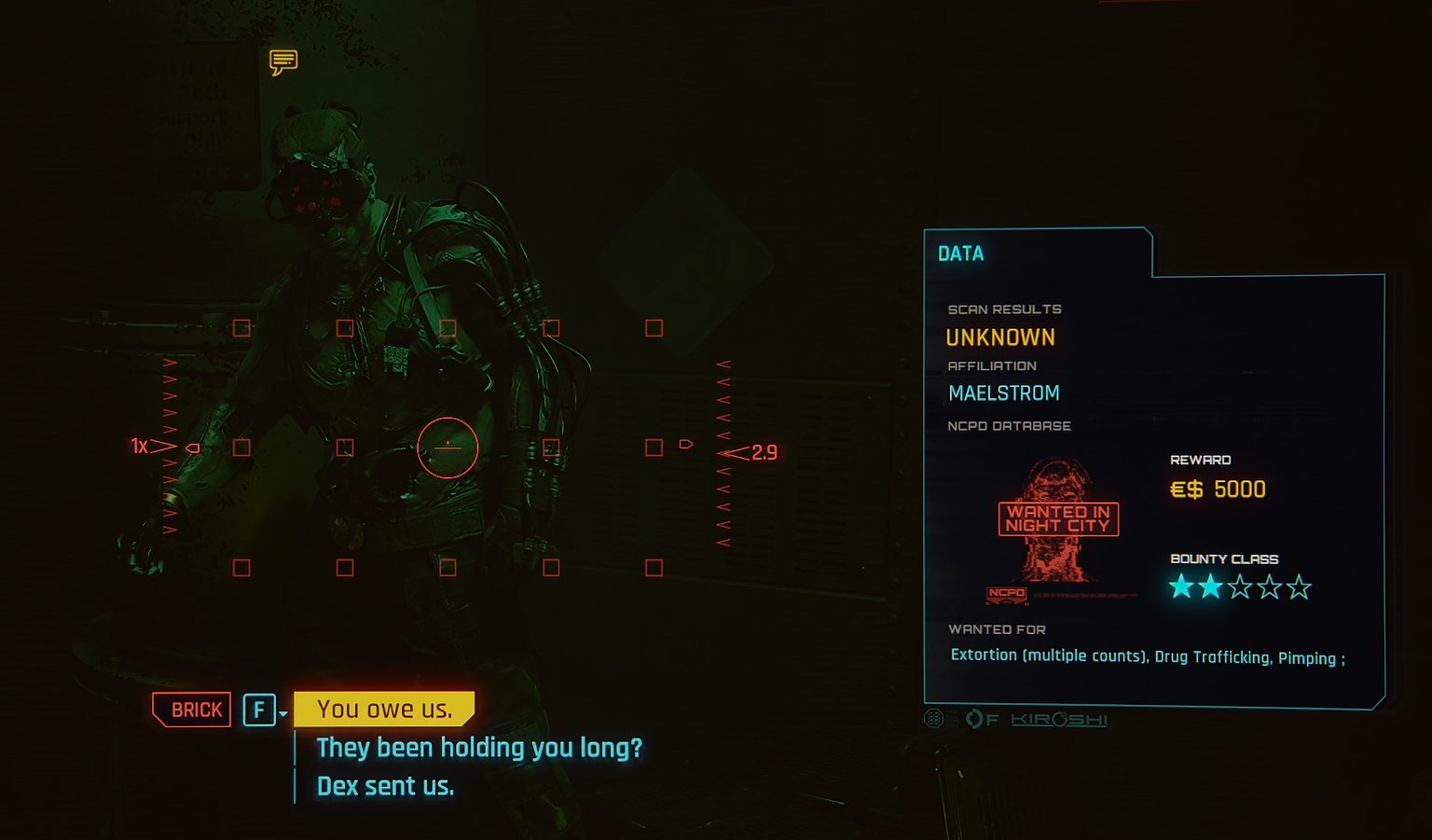Image resolution: width=1432 pixels, height=840 pixels.
Task: Click the speech bubble icon above Brick
Action: [282, 62]
